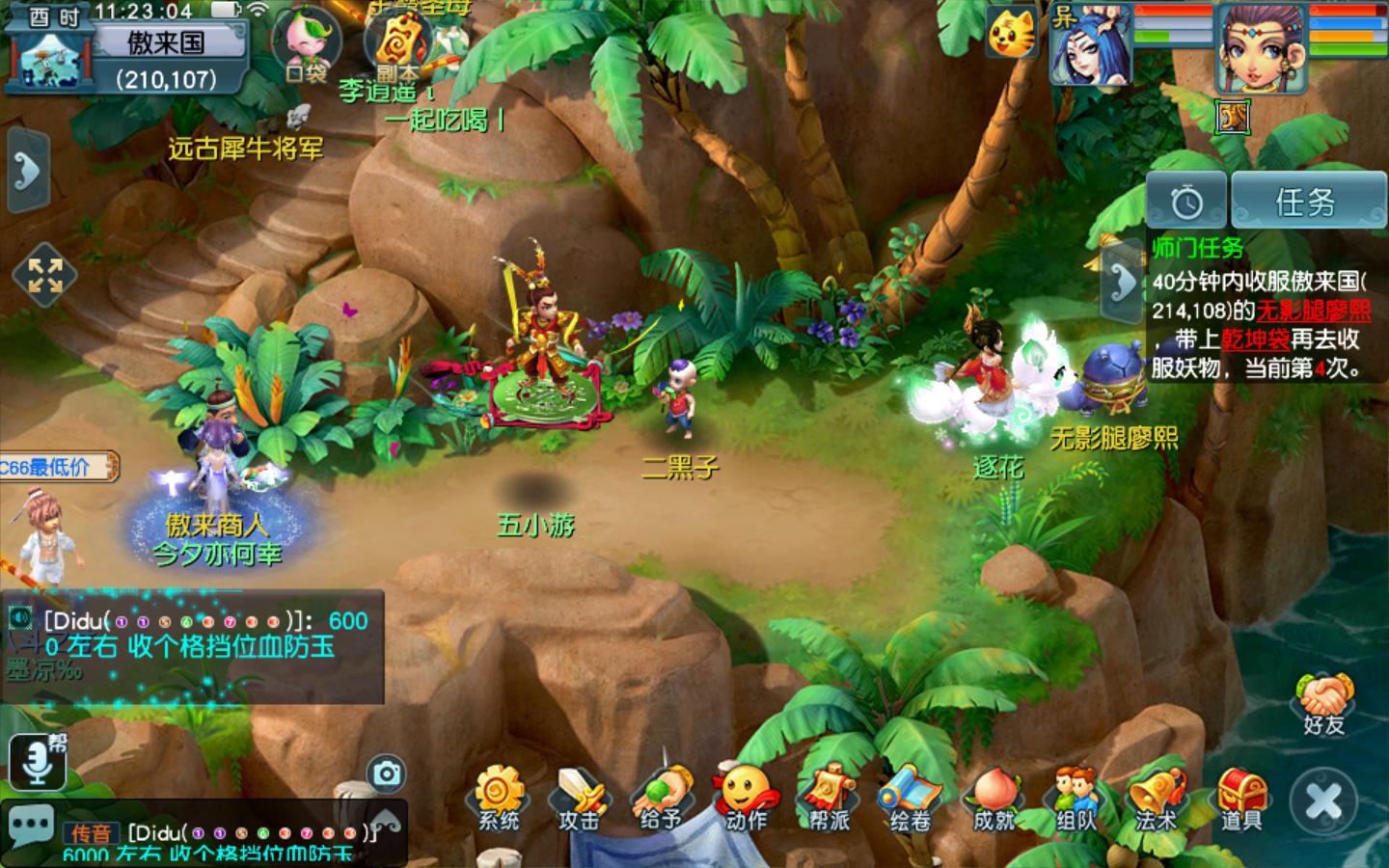The image size is (1389, 868).
Task: Activate the 攻击 attack button
Action: pyautogui.click(x=580, y=797)
